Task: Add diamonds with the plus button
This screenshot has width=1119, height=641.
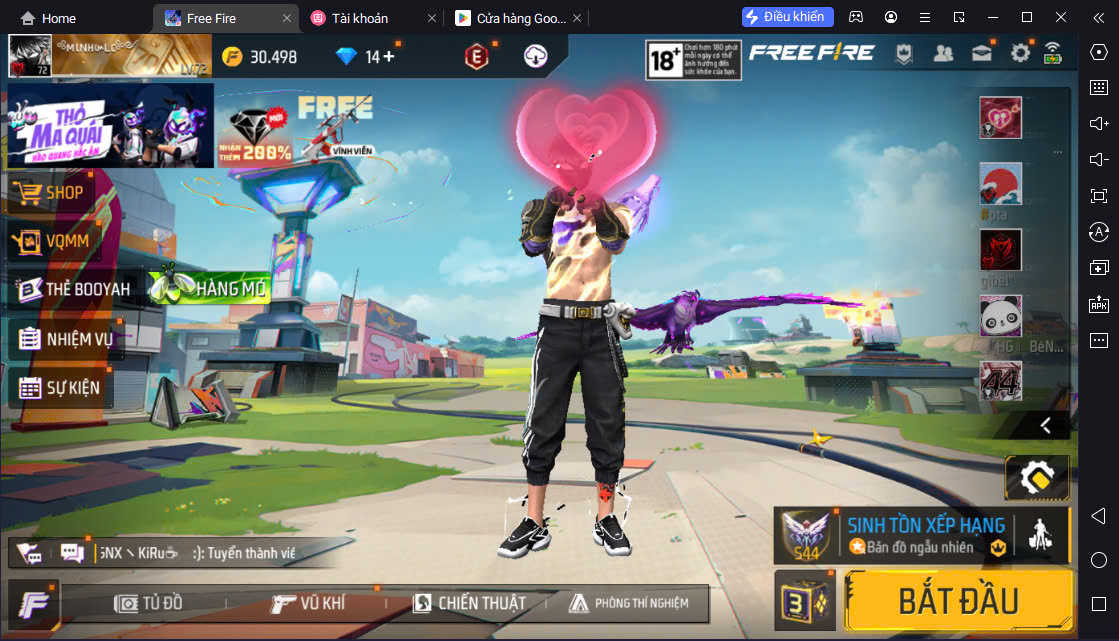Action: click(x=389, y=57)
